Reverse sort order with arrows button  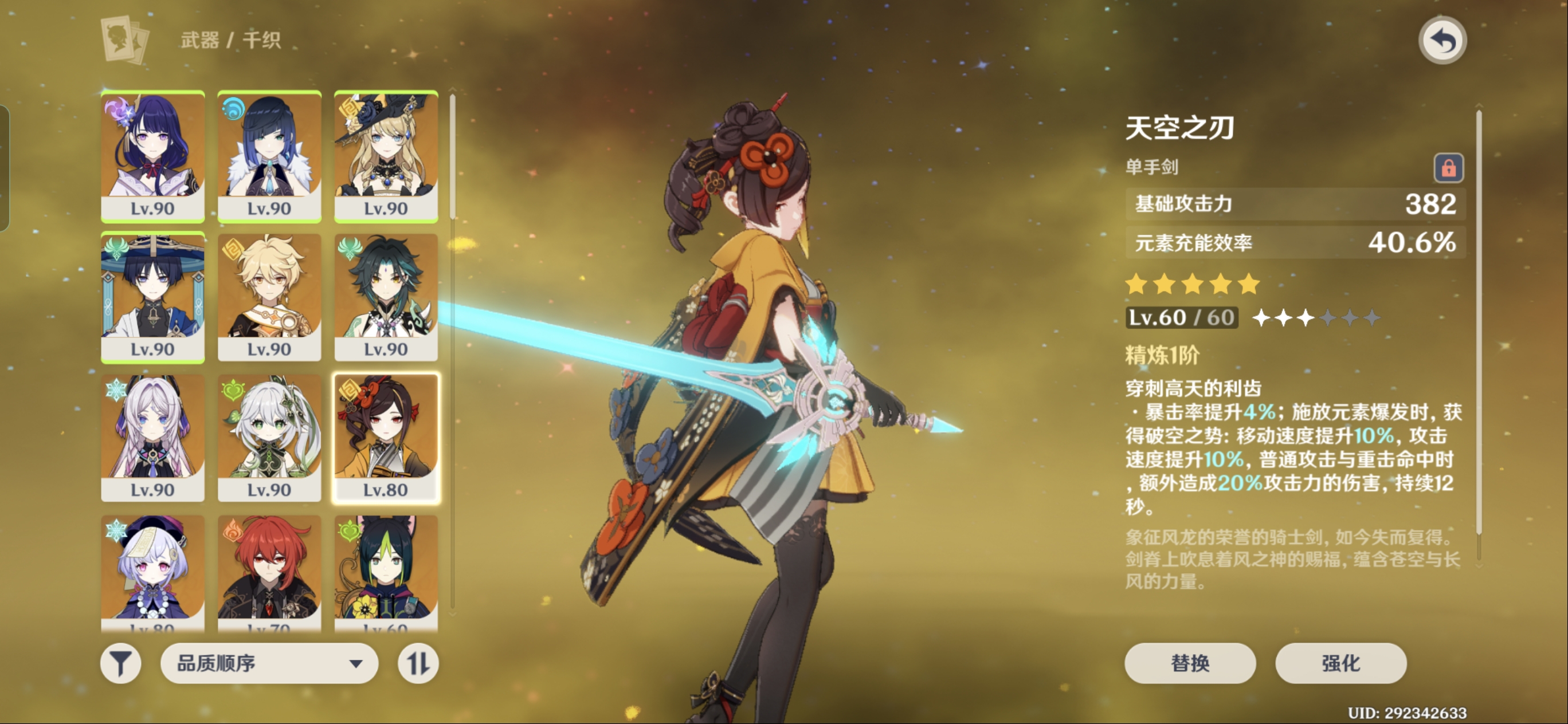418,663
